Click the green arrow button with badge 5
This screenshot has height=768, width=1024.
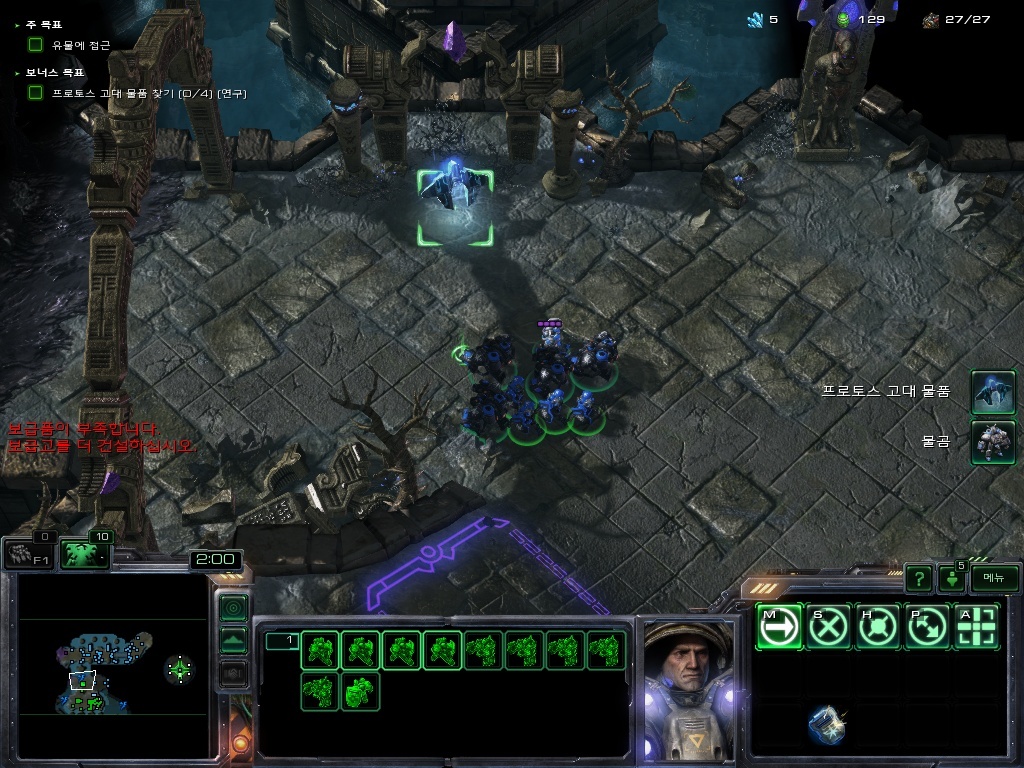pos(951,578)
